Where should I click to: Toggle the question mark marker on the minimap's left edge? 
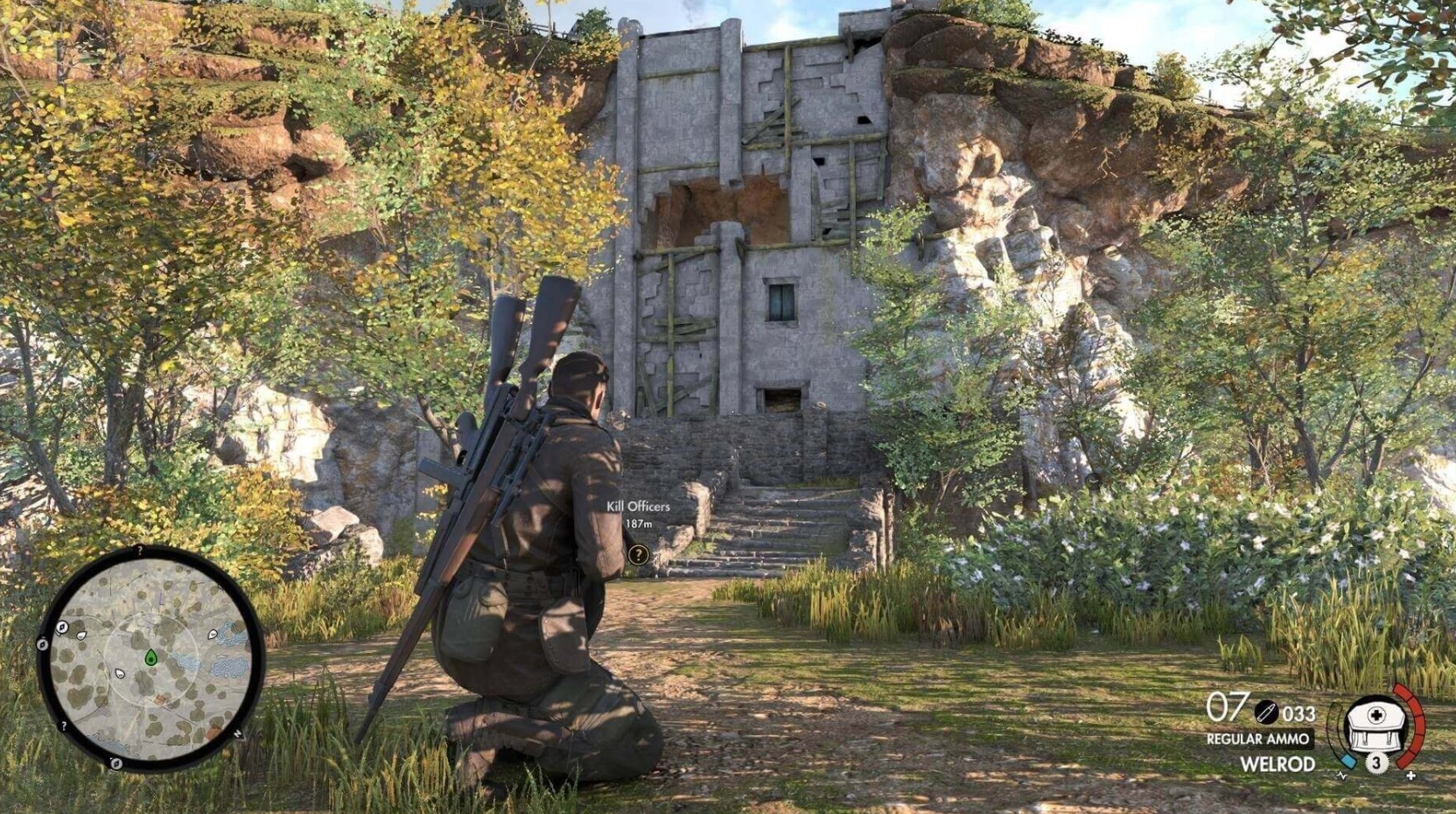coord(63,724)
